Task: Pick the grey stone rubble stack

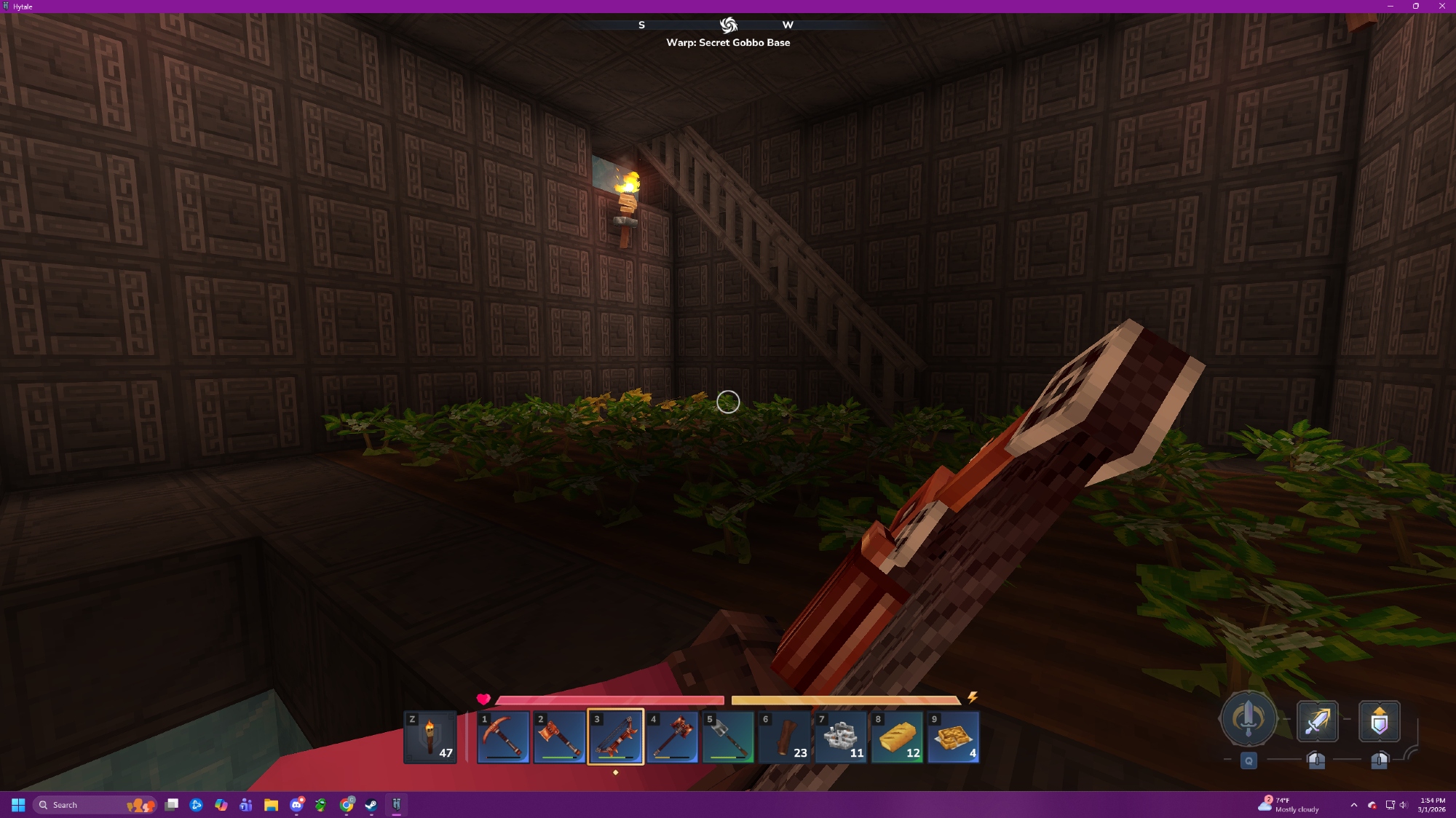Action: point(841,736)
